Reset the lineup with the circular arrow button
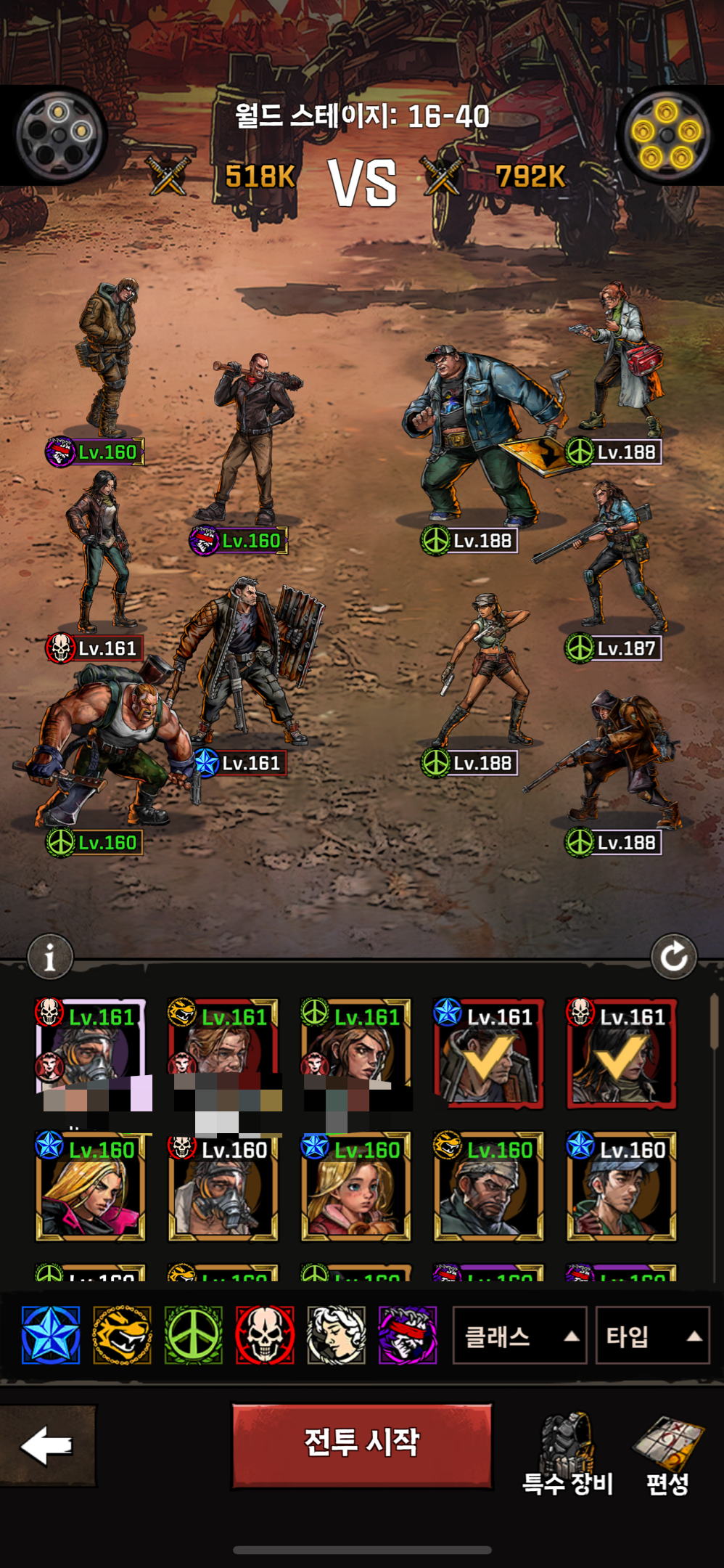 [673, 957]
